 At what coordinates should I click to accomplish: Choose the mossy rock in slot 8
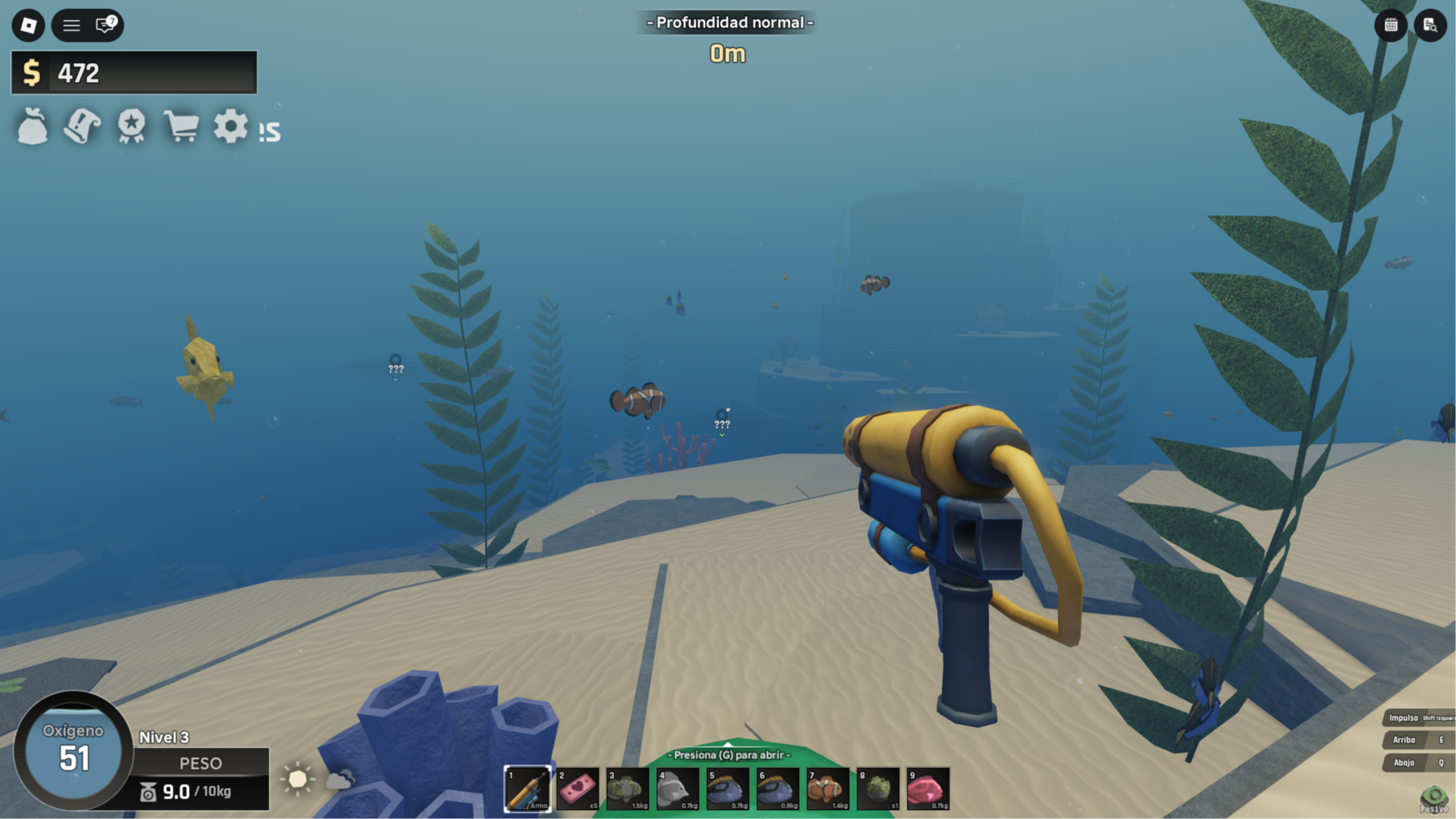coord(878,789)
